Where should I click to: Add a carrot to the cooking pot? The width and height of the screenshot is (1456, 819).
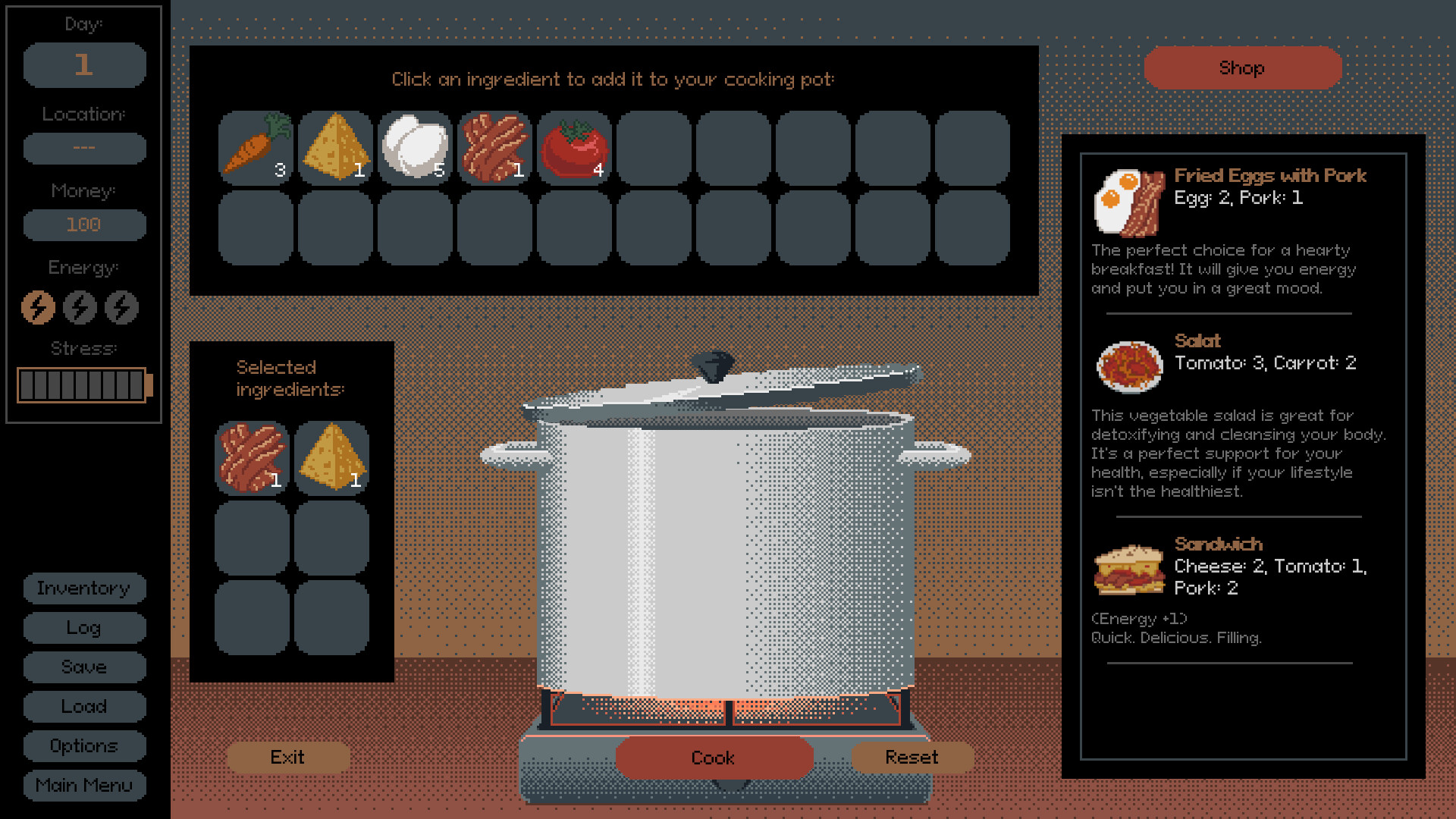point(256,148)
